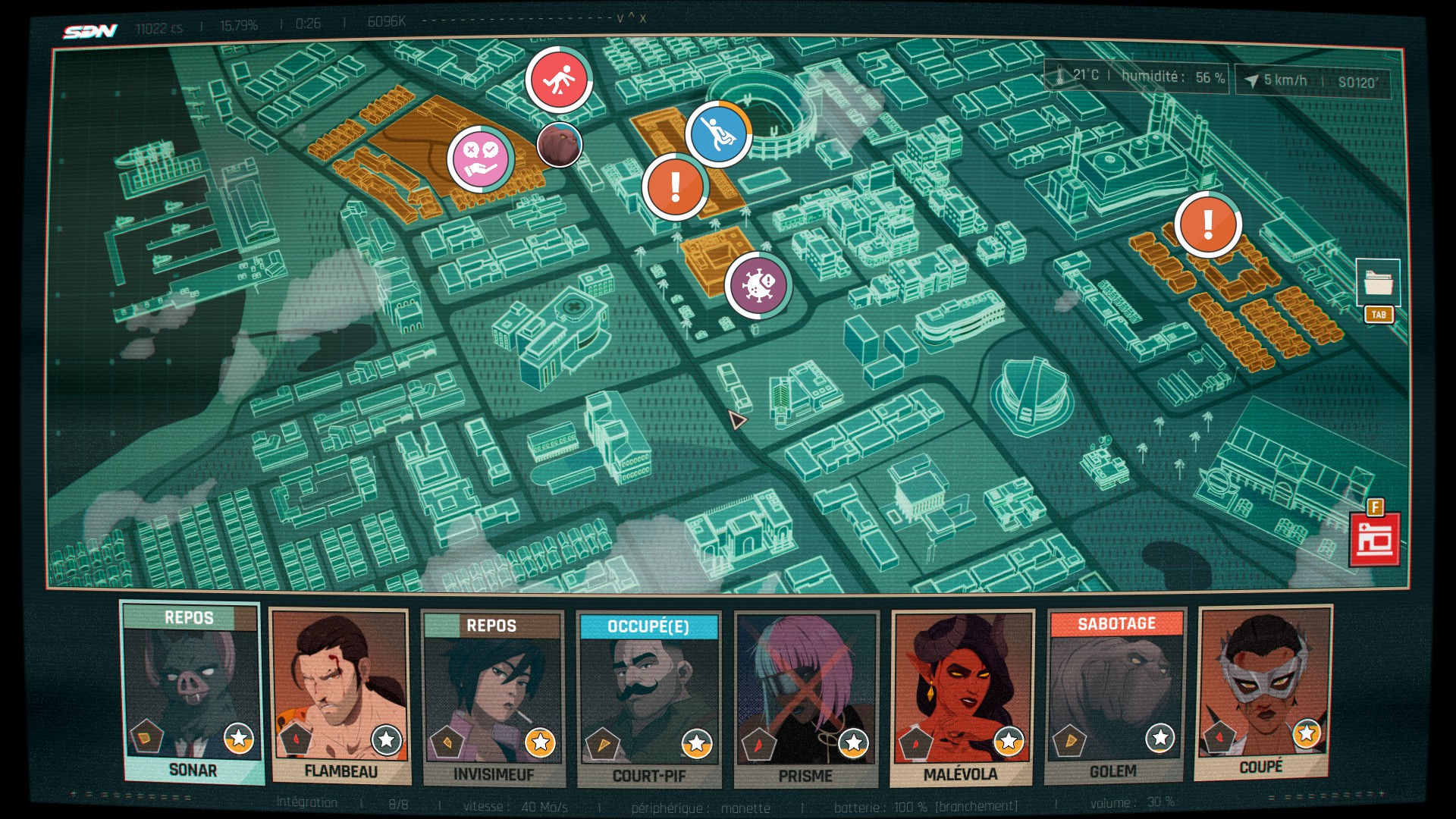1456x819 pixels.
Task: Select the brown fist portrait marker
Action: (x=560, y=144)
